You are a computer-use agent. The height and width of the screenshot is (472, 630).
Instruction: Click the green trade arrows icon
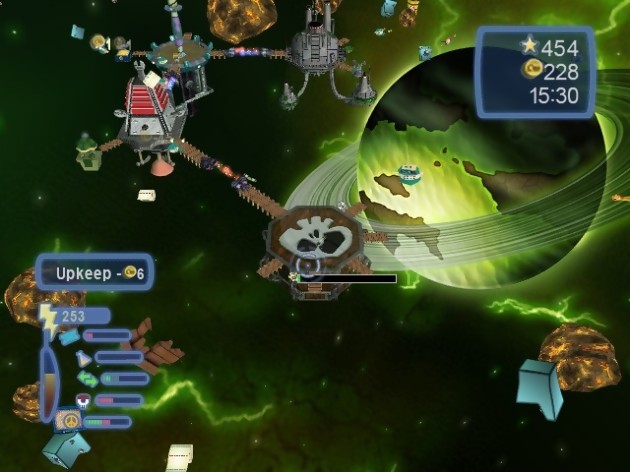click(88, 379)
